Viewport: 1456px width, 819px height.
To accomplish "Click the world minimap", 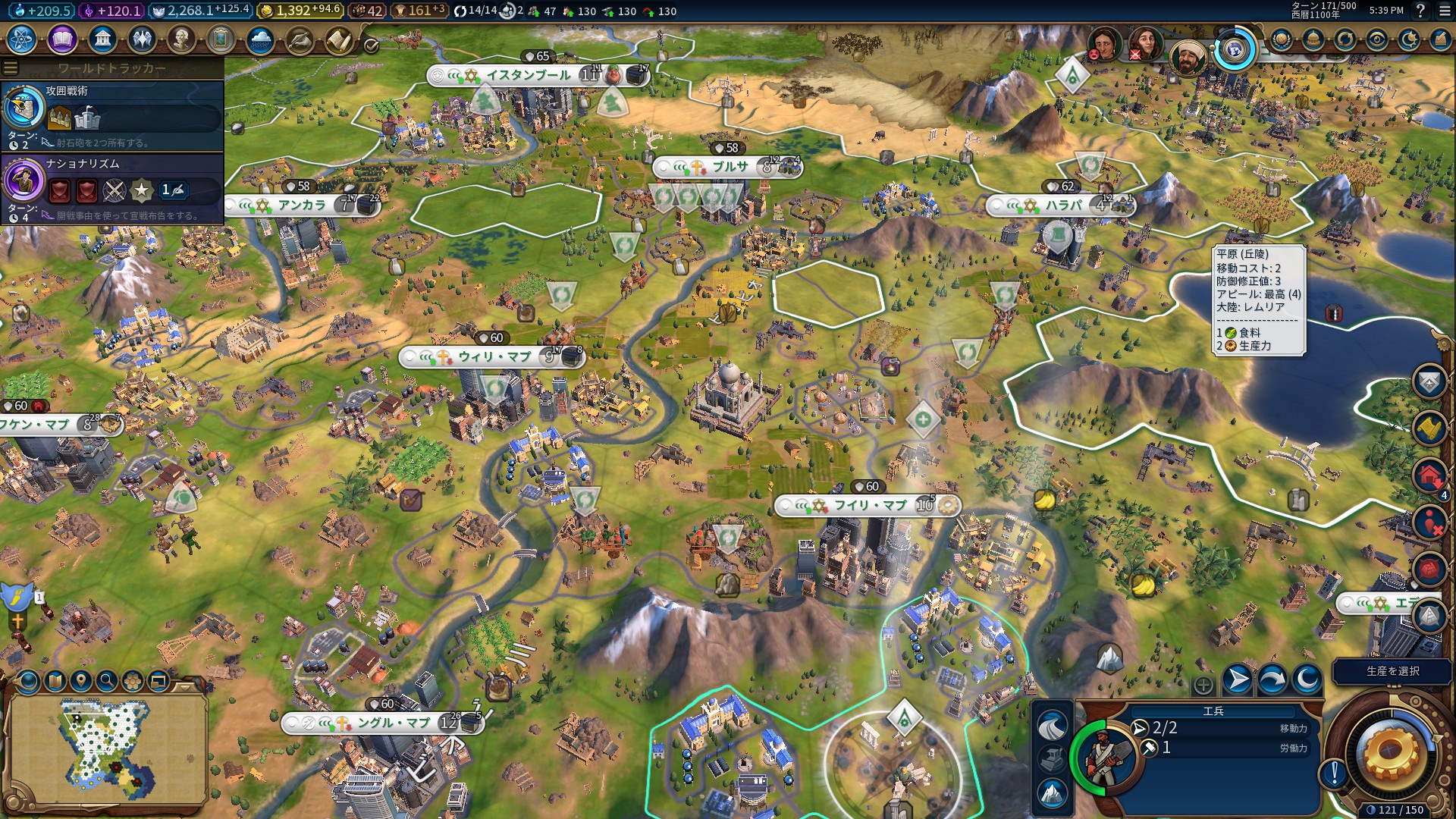I will (x=107, y=751).
